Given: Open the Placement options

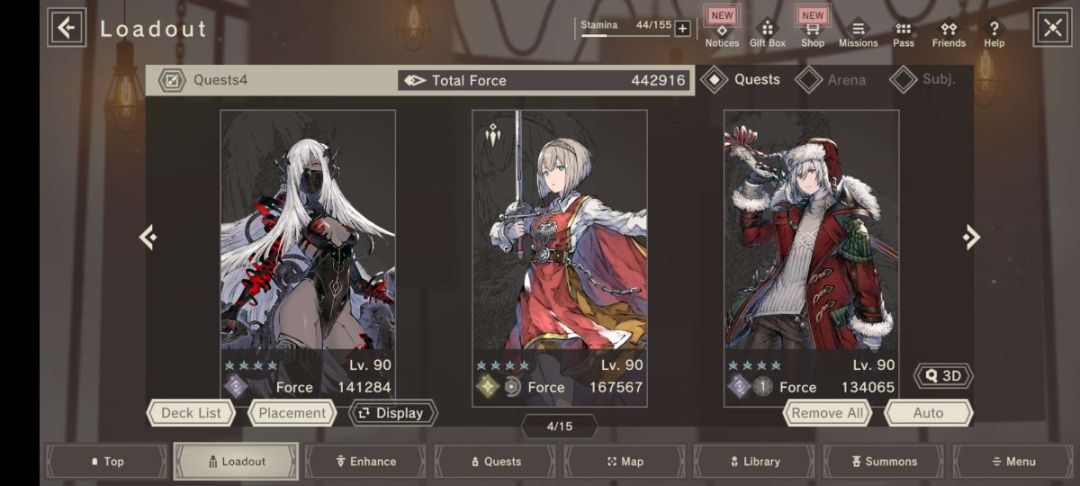Looking at the screenshot, I should [x=292, y=413].
